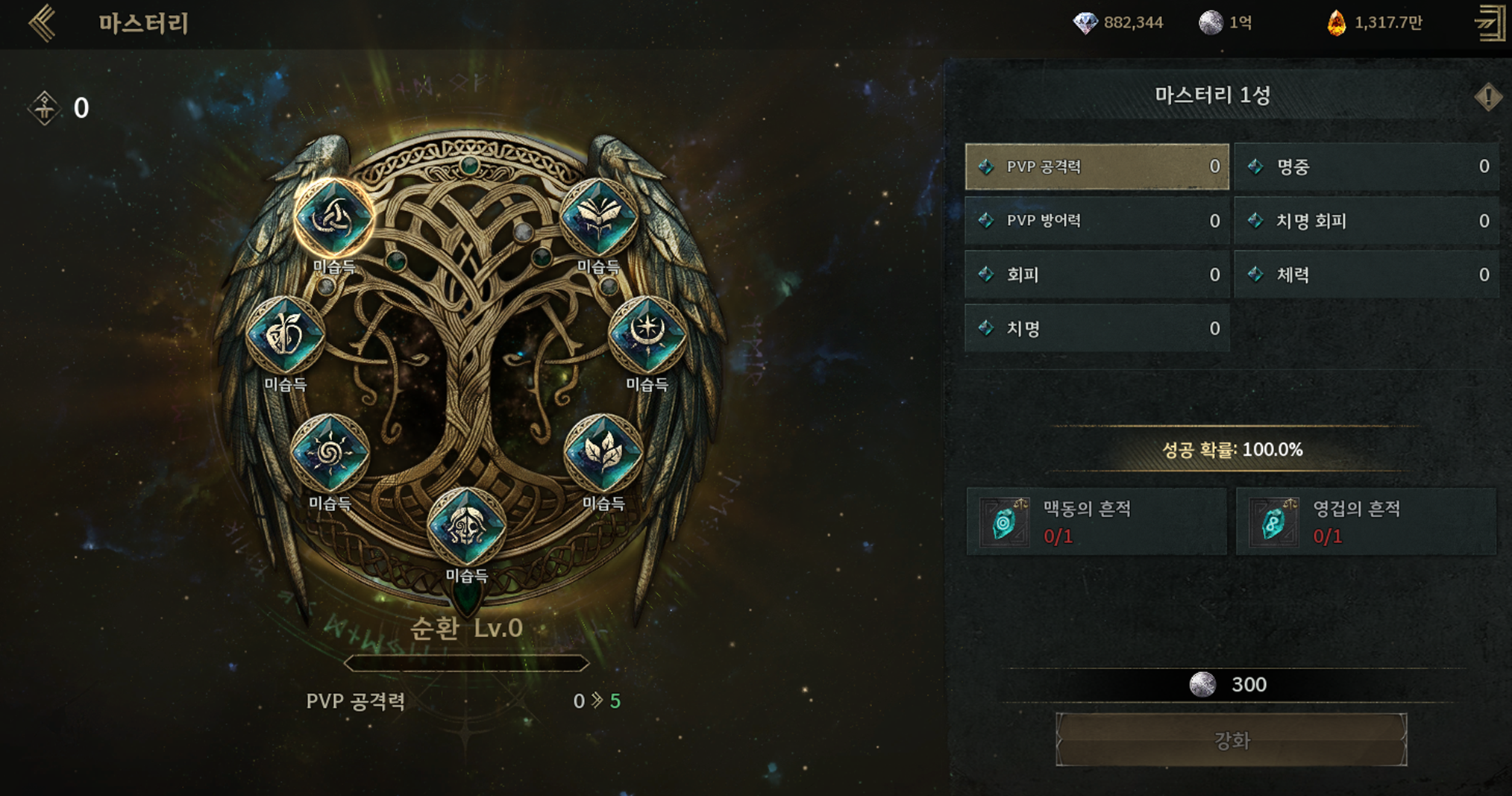The height and width of the screenshot is (796, 1512).
Task: Open the 맥동의 흔적 material slot
Action: point(1097,521)
